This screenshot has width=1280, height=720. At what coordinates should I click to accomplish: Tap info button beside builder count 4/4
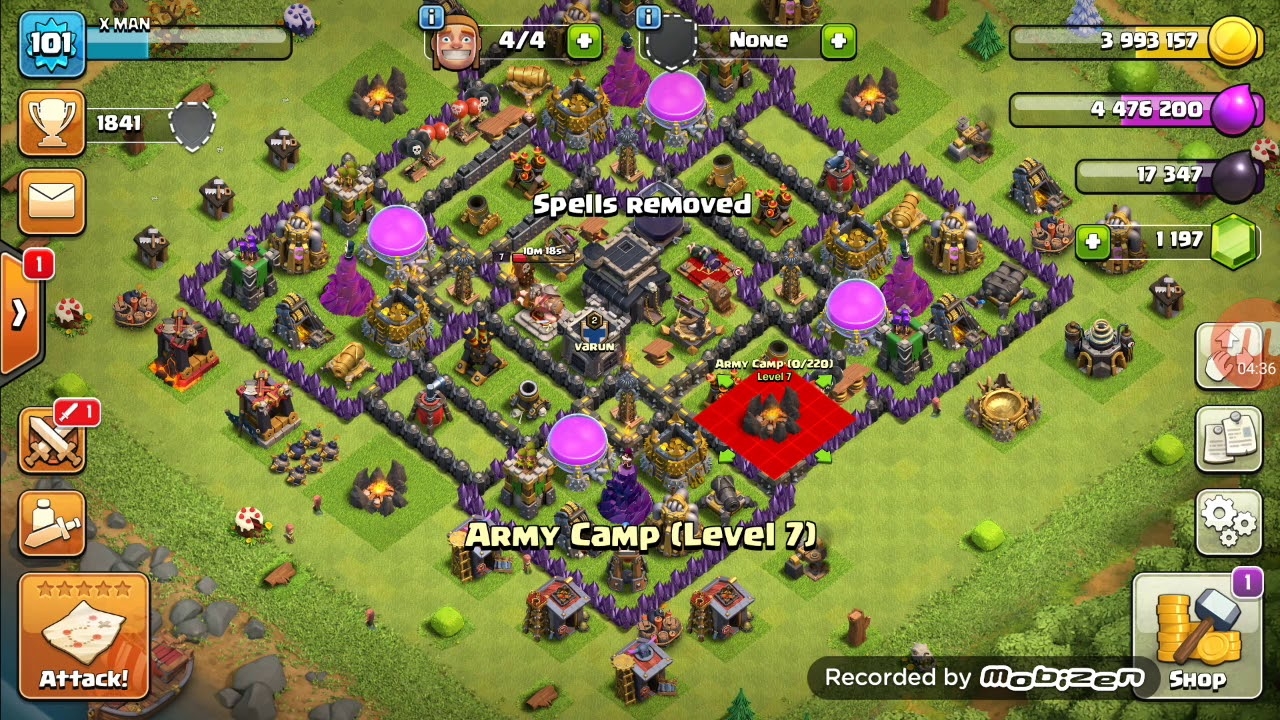pyautogui.click(x=430, y=17)
